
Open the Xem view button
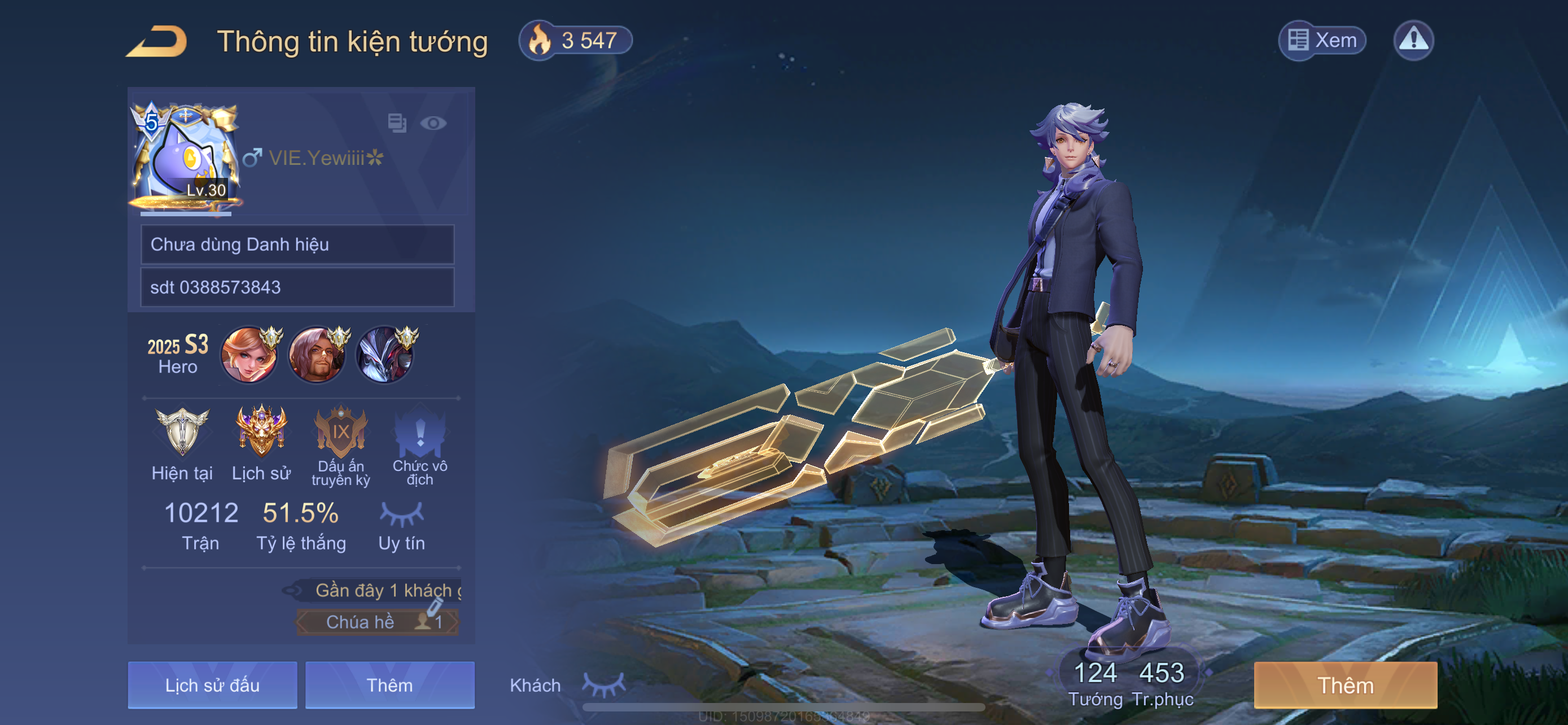coord(1321,41)
